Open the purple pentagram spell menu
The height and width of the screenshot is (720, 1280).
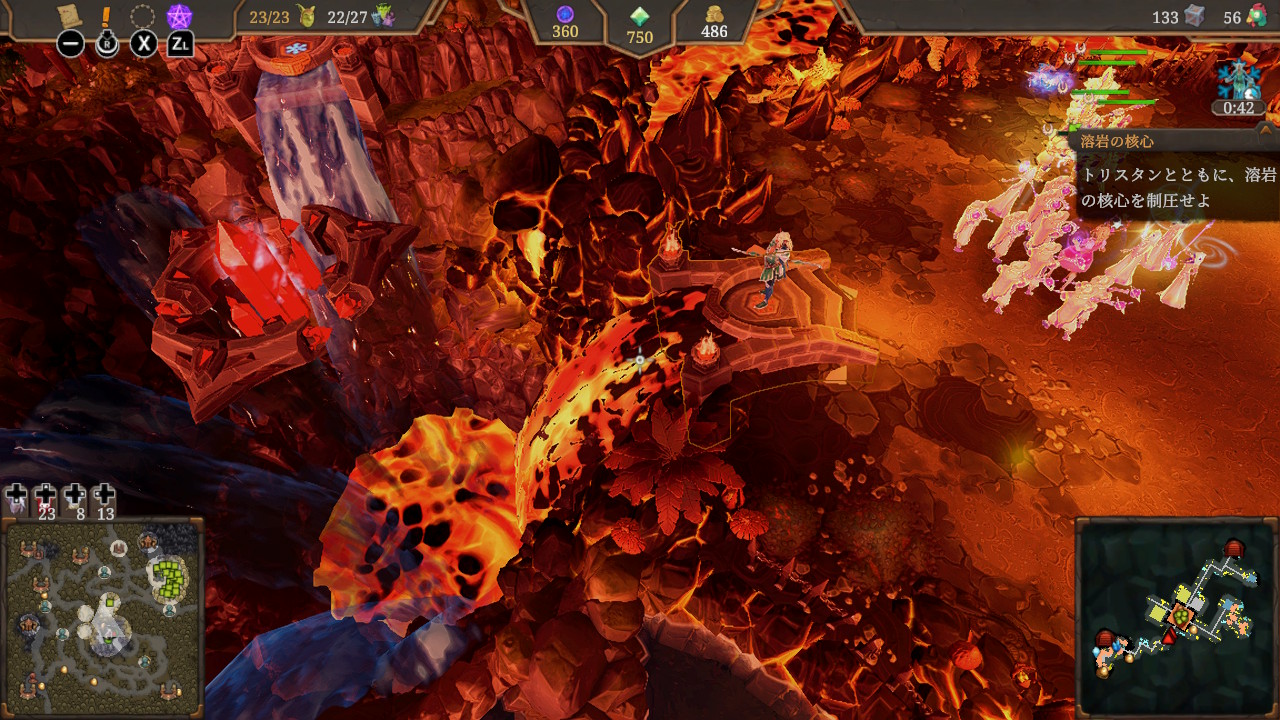pos(180,17)
